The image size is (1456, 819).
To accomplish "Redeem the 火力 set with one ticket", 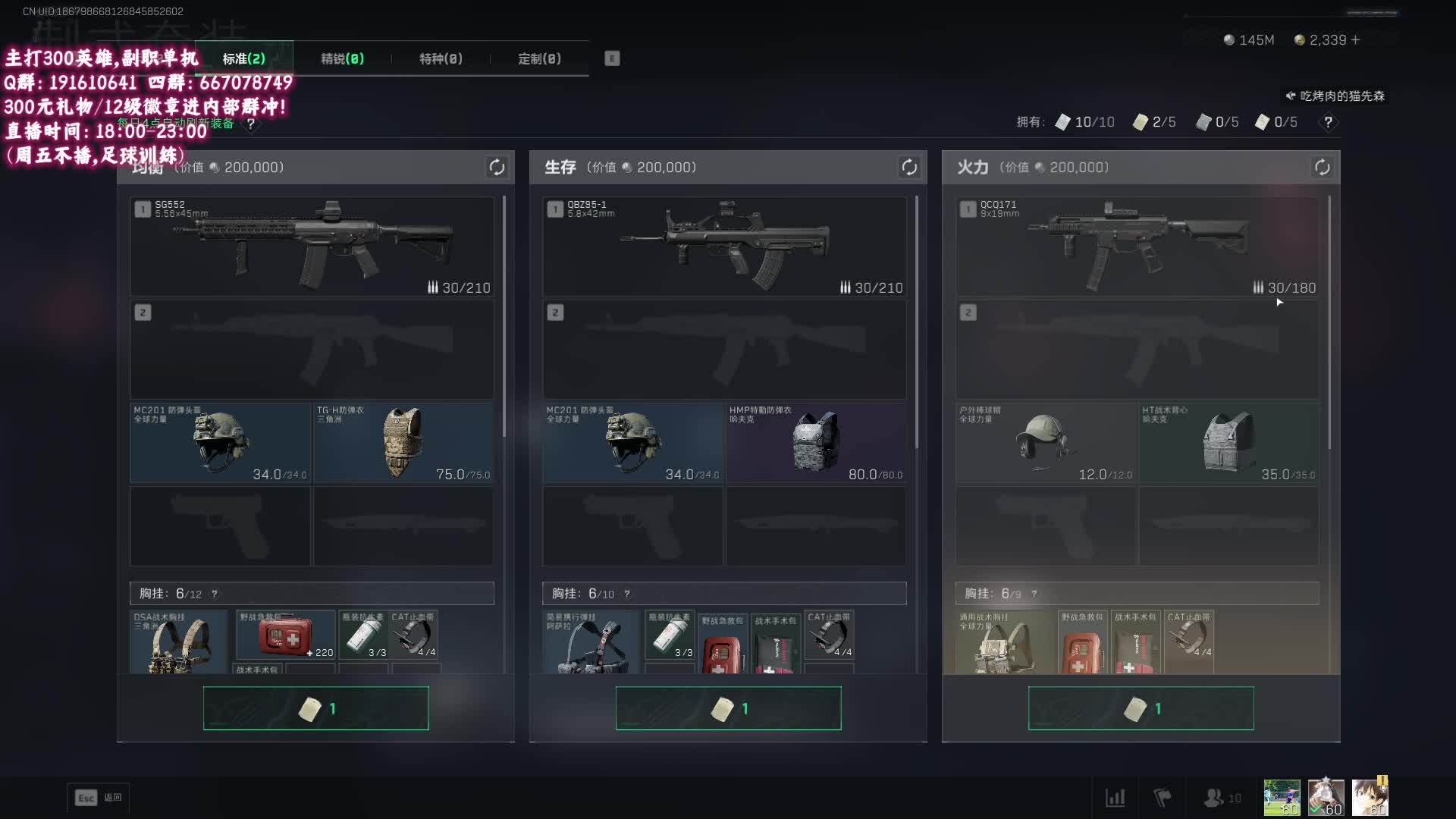I will click(x=1141, y=708).
